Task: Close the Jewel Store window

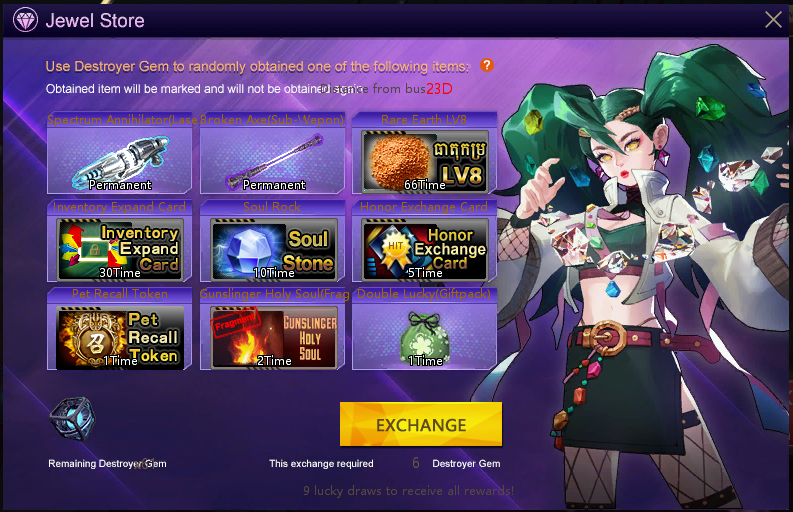Action: click(773, 19)
